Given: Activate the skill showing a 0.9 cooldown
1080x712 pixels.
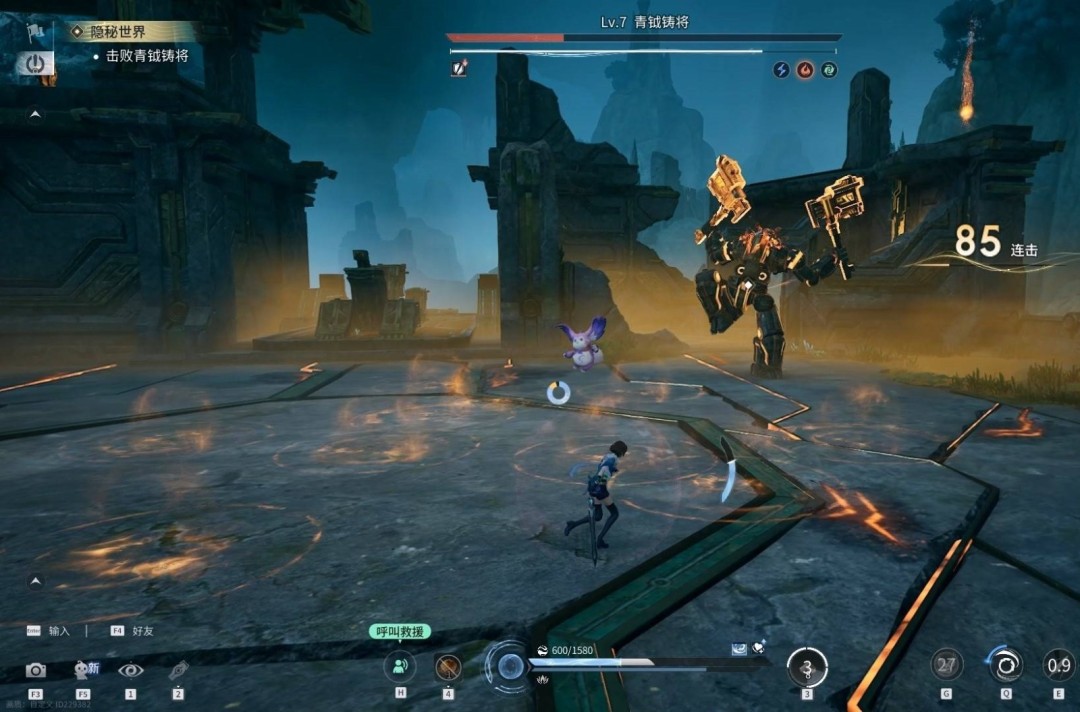Looking at the screenshot, I should point(1059,665).
